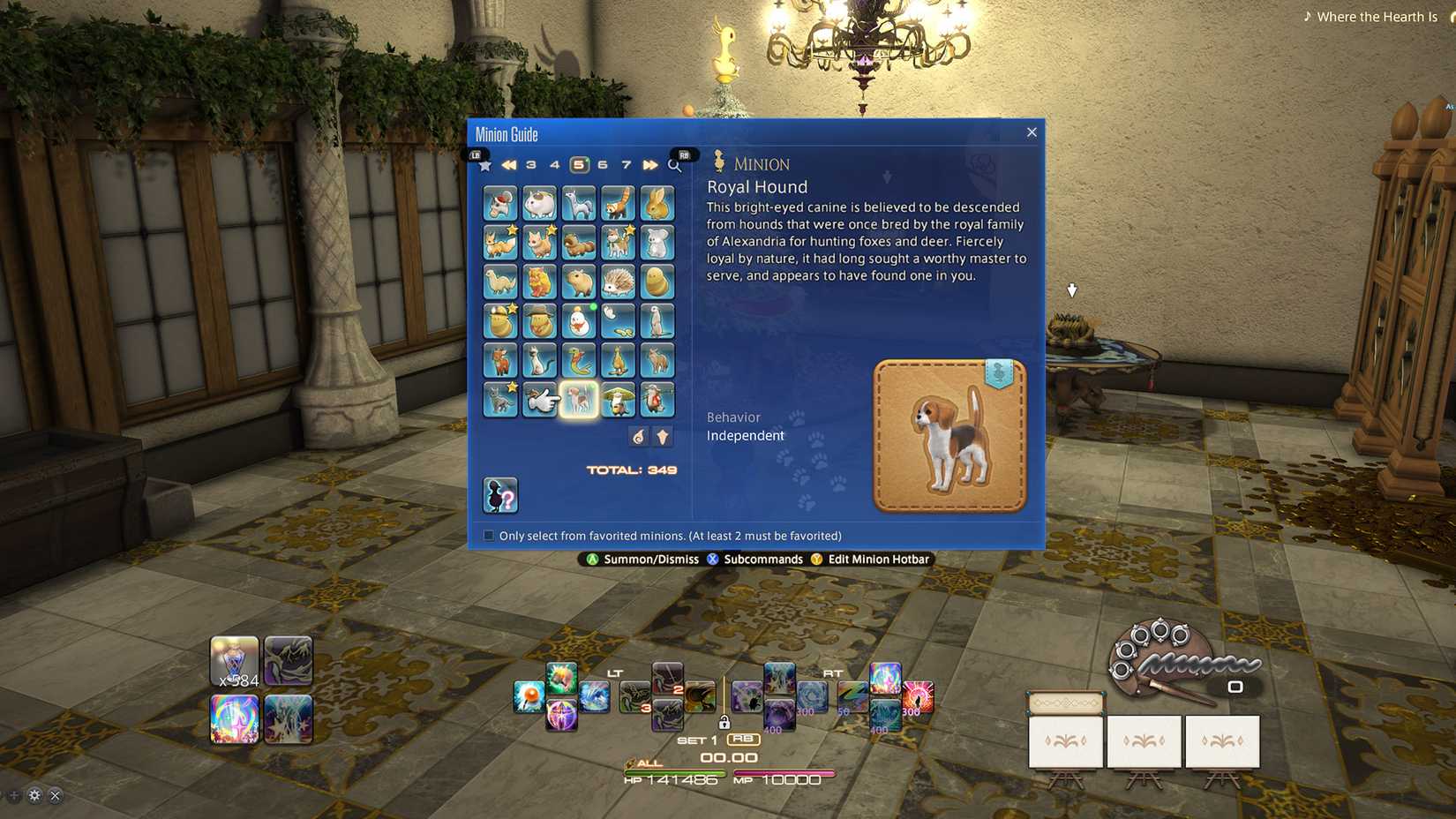Toggle the favorites star filter
The height and width of the screenshot is (819, 1456).
[484, 165]
